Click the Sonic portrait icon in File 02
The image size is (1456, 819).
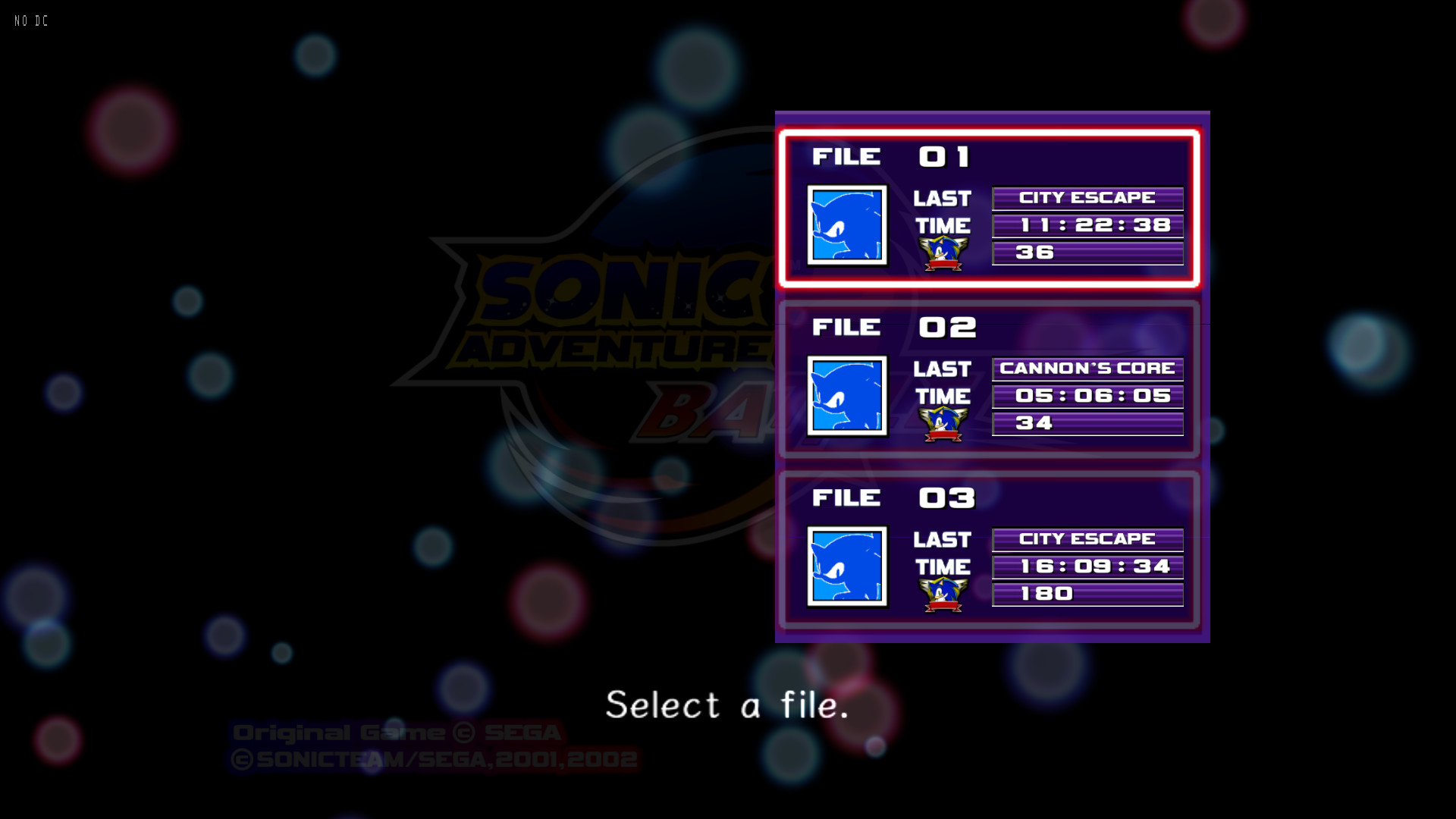pyautogui.click(x=847, y=396)
